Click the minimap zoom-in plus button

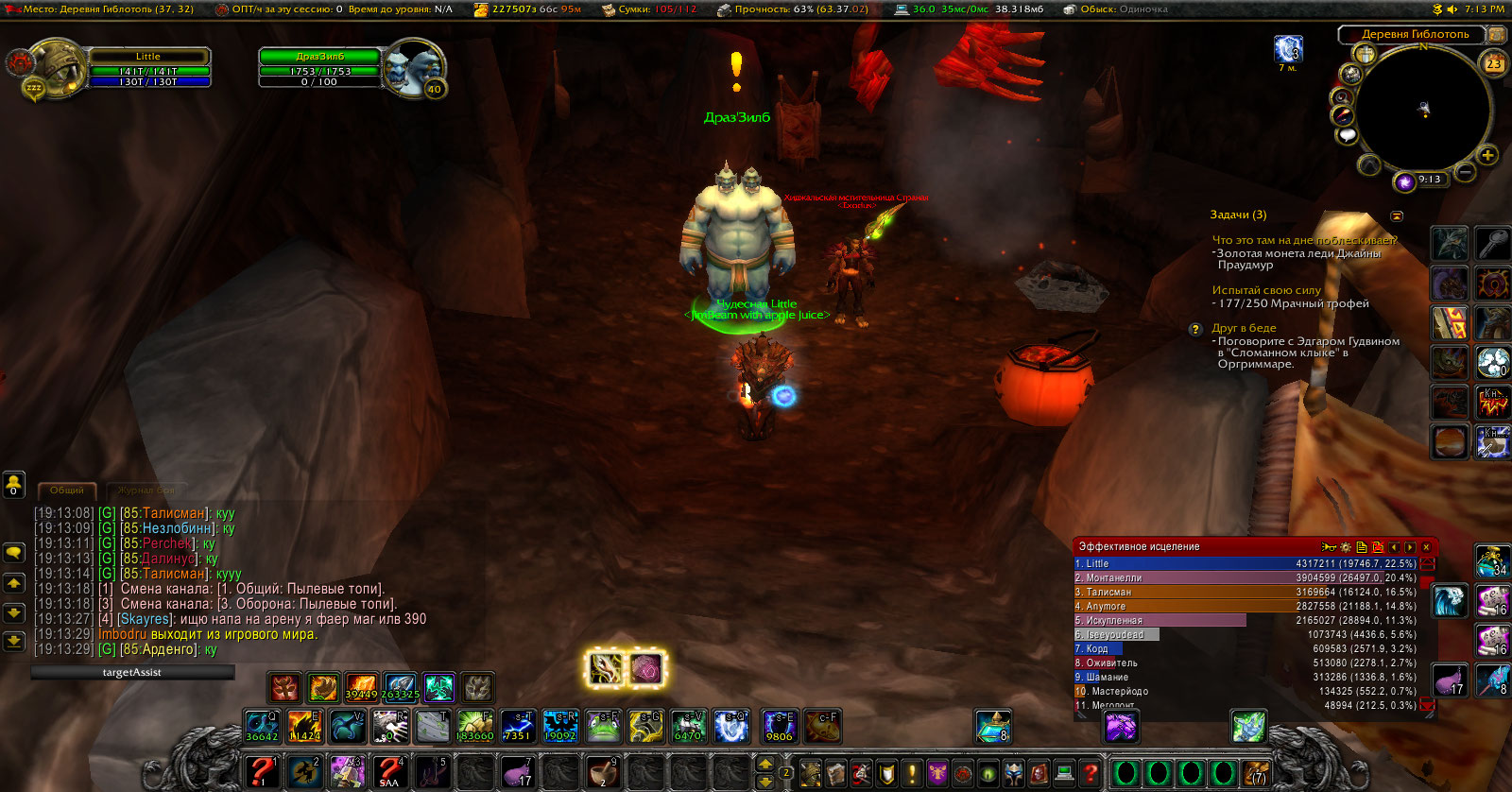(1487, 155)
